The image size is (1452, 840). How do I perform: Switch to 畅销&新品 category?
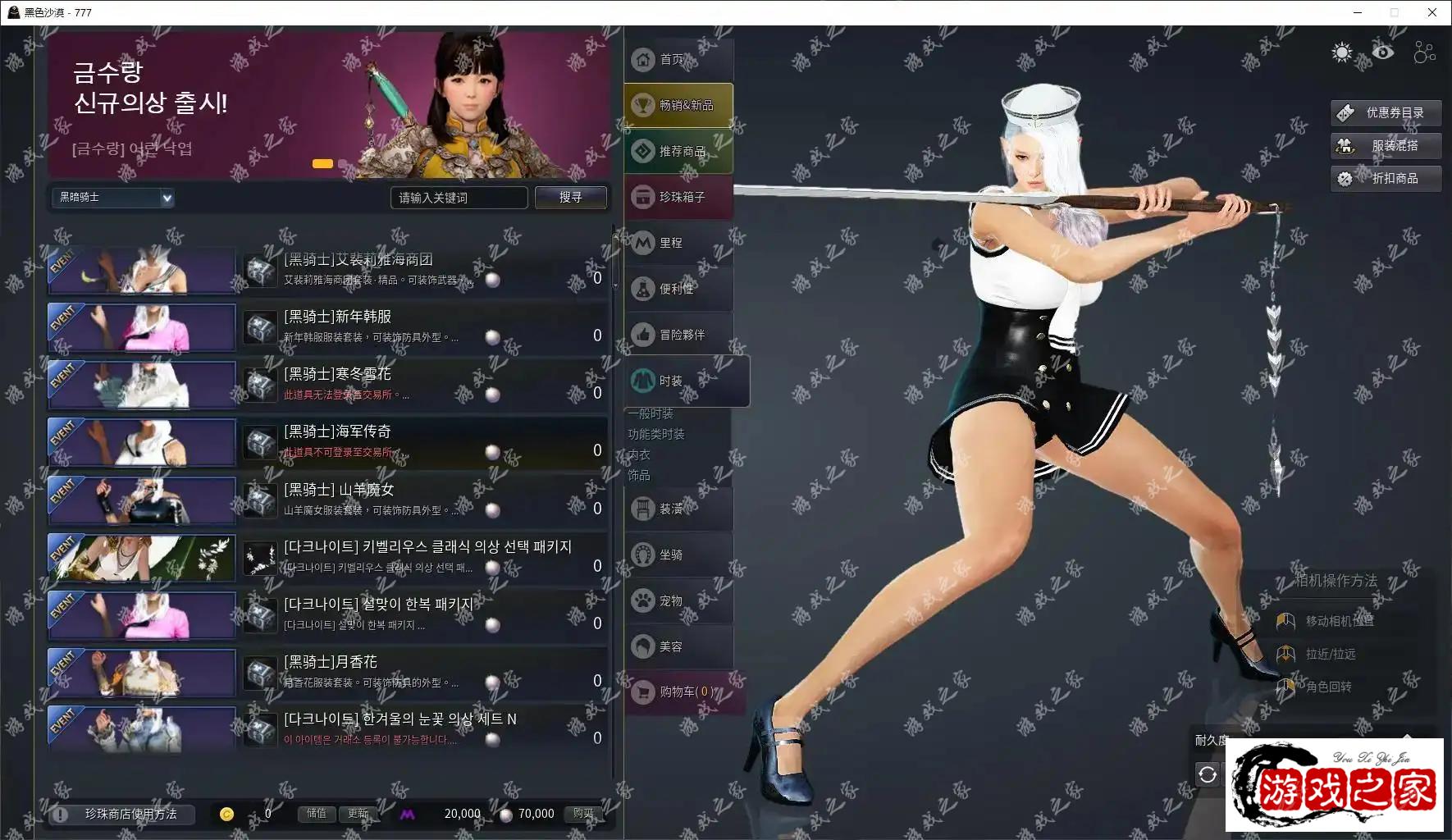pyautogui.click(x=678, y=106)
